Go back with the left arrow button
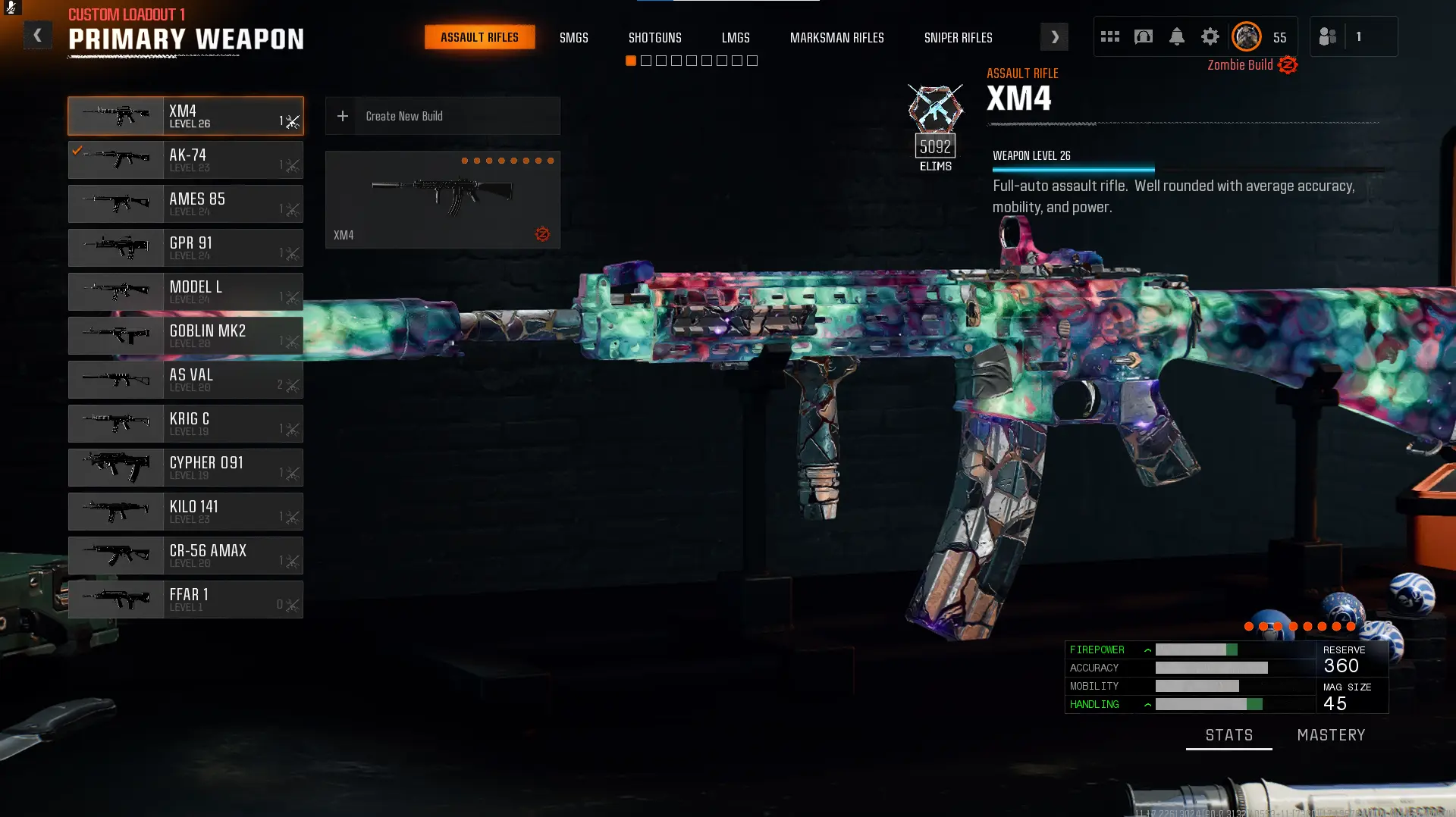The height and width of the screenshot is (817, 1456). pyautogui.click(x=37, y=36)
